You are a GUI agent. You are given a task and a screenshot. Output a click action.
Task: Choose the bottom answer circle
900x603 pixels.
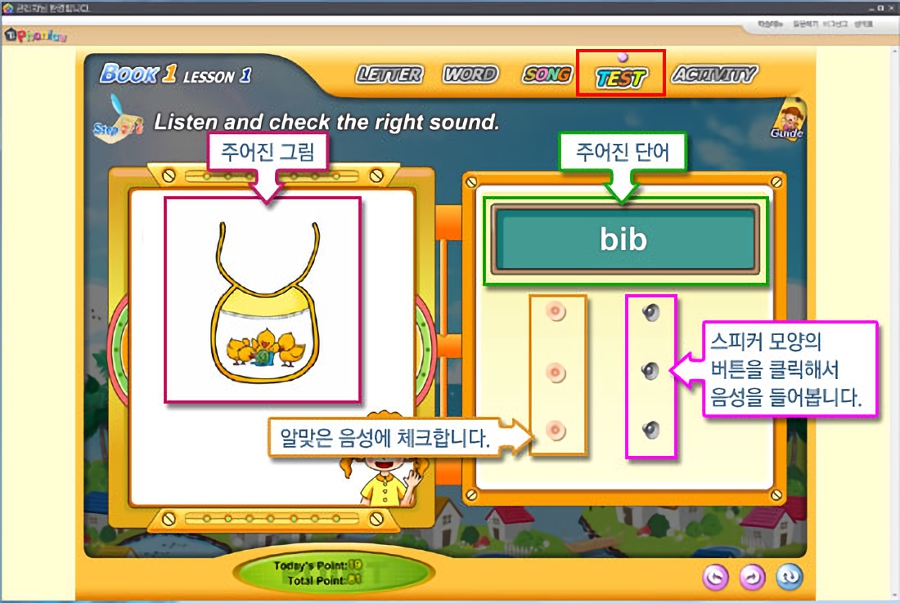(x=557, y=431)
